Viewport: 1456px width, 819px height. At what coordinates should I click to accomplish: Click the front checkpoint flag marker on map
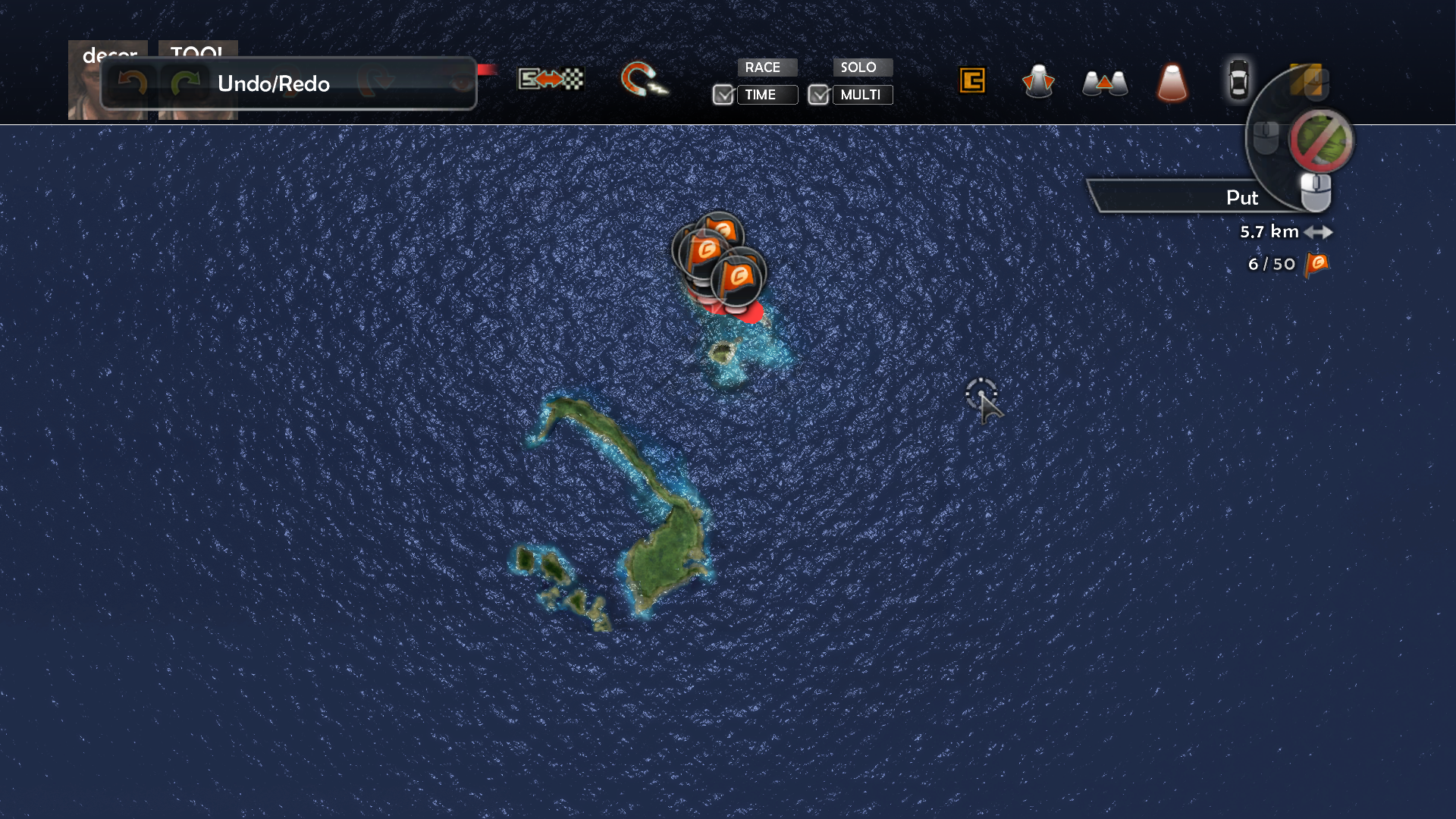point(738,277)
